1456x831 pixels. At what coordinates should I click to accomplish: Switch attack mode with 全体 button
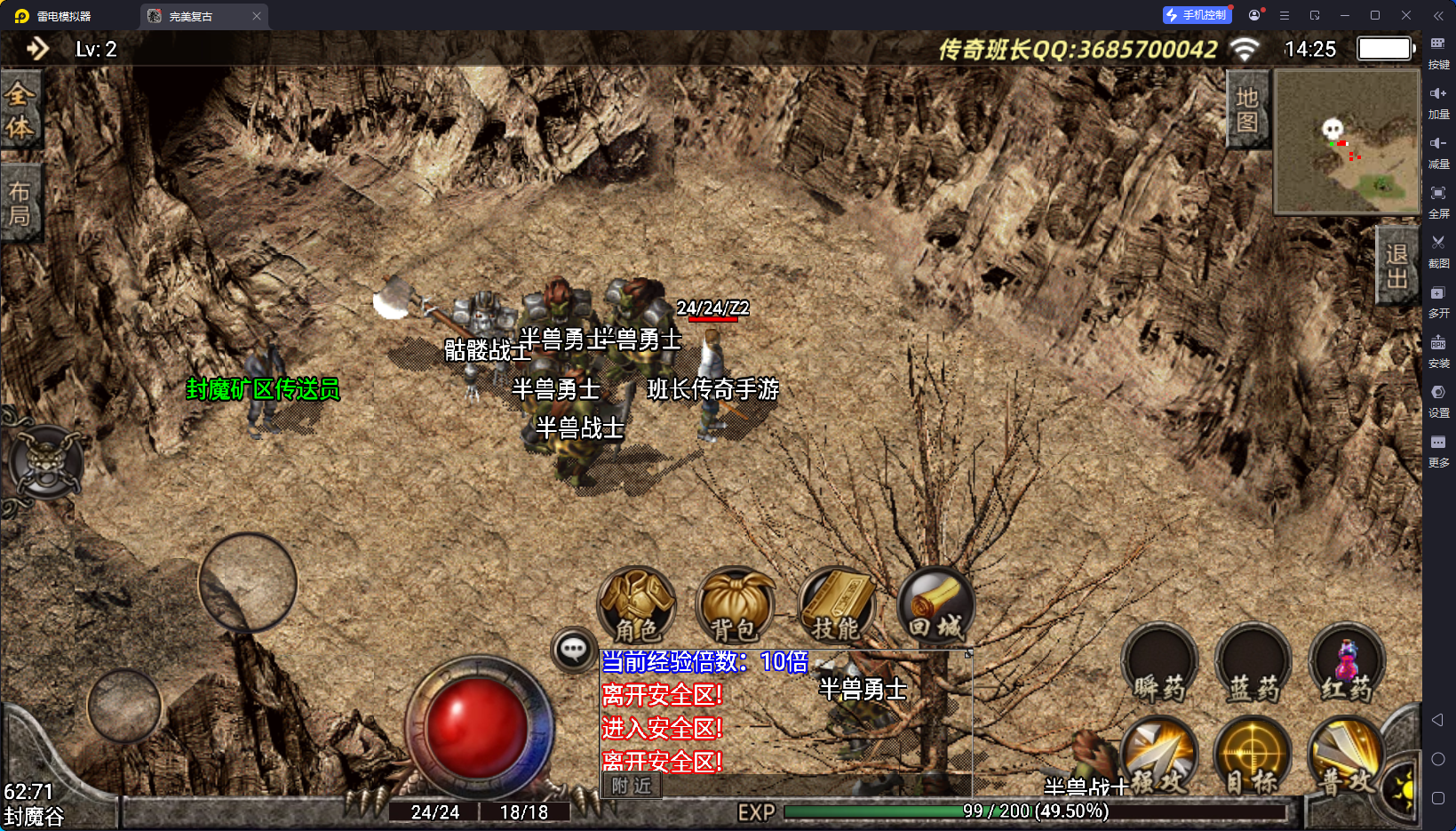tap(20, 110)
